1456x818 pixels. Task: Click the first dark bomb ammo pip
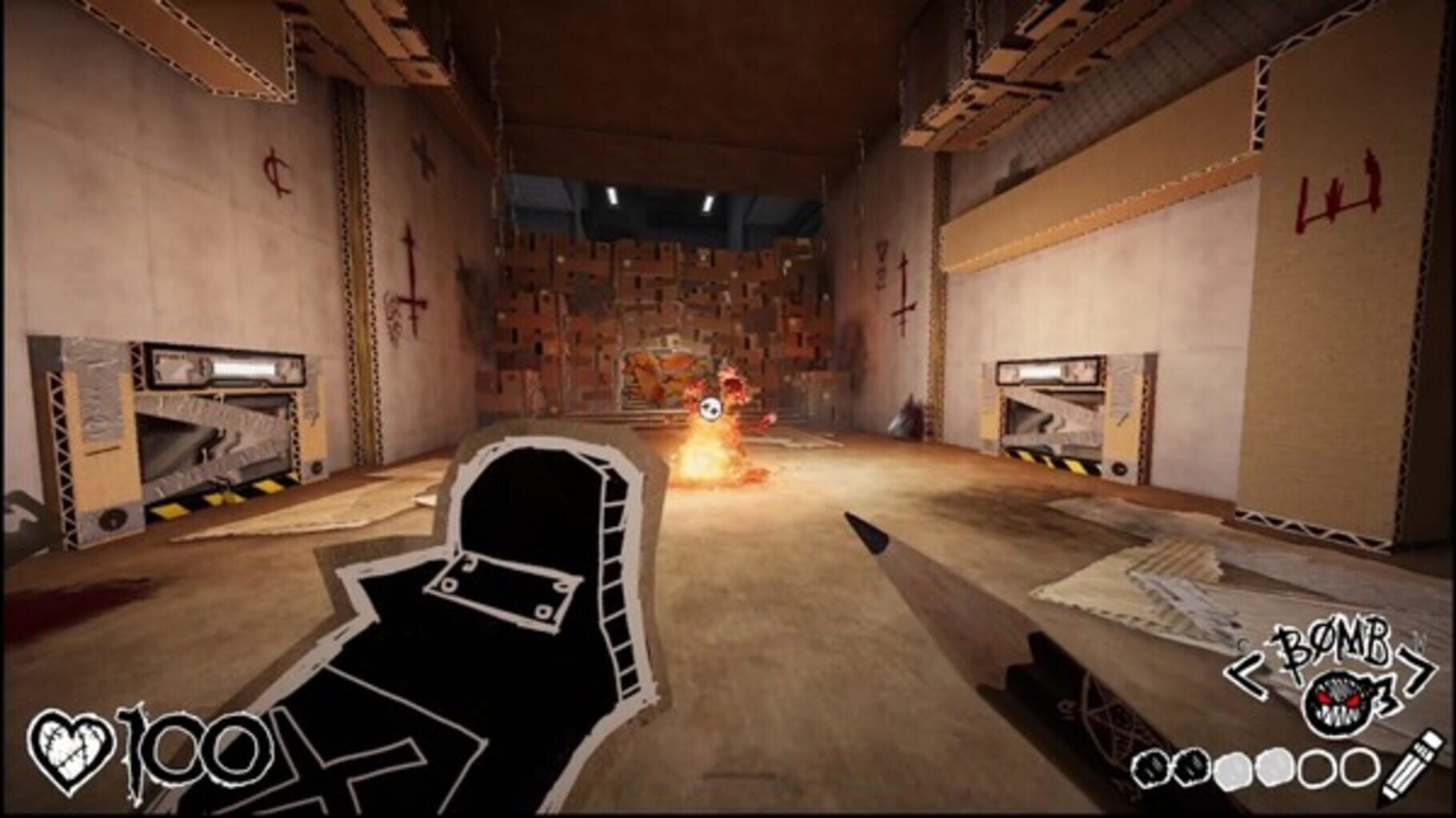[x=1152, y=770]
